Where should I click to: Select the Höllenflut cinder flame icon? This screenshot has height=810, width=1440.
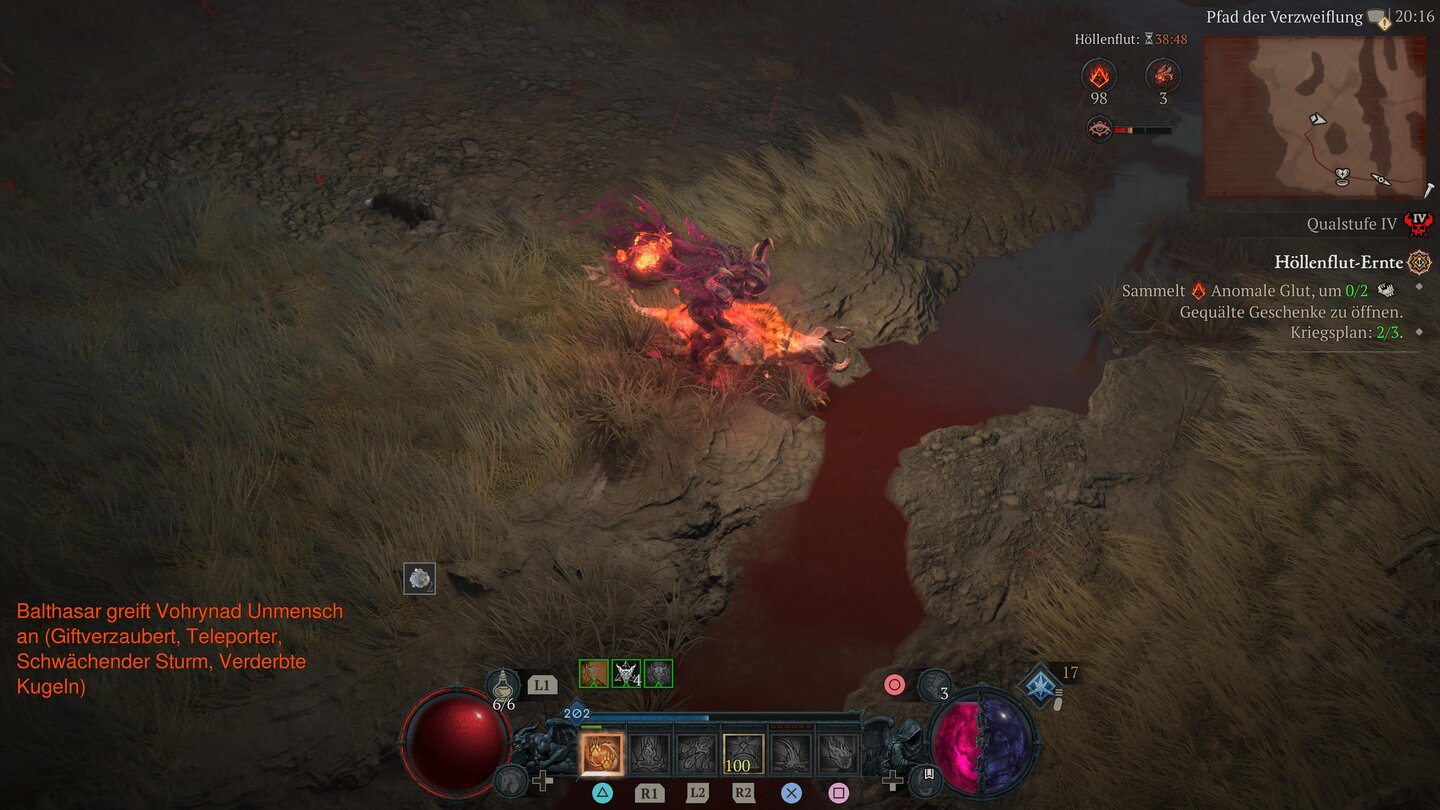(1099, 75)
